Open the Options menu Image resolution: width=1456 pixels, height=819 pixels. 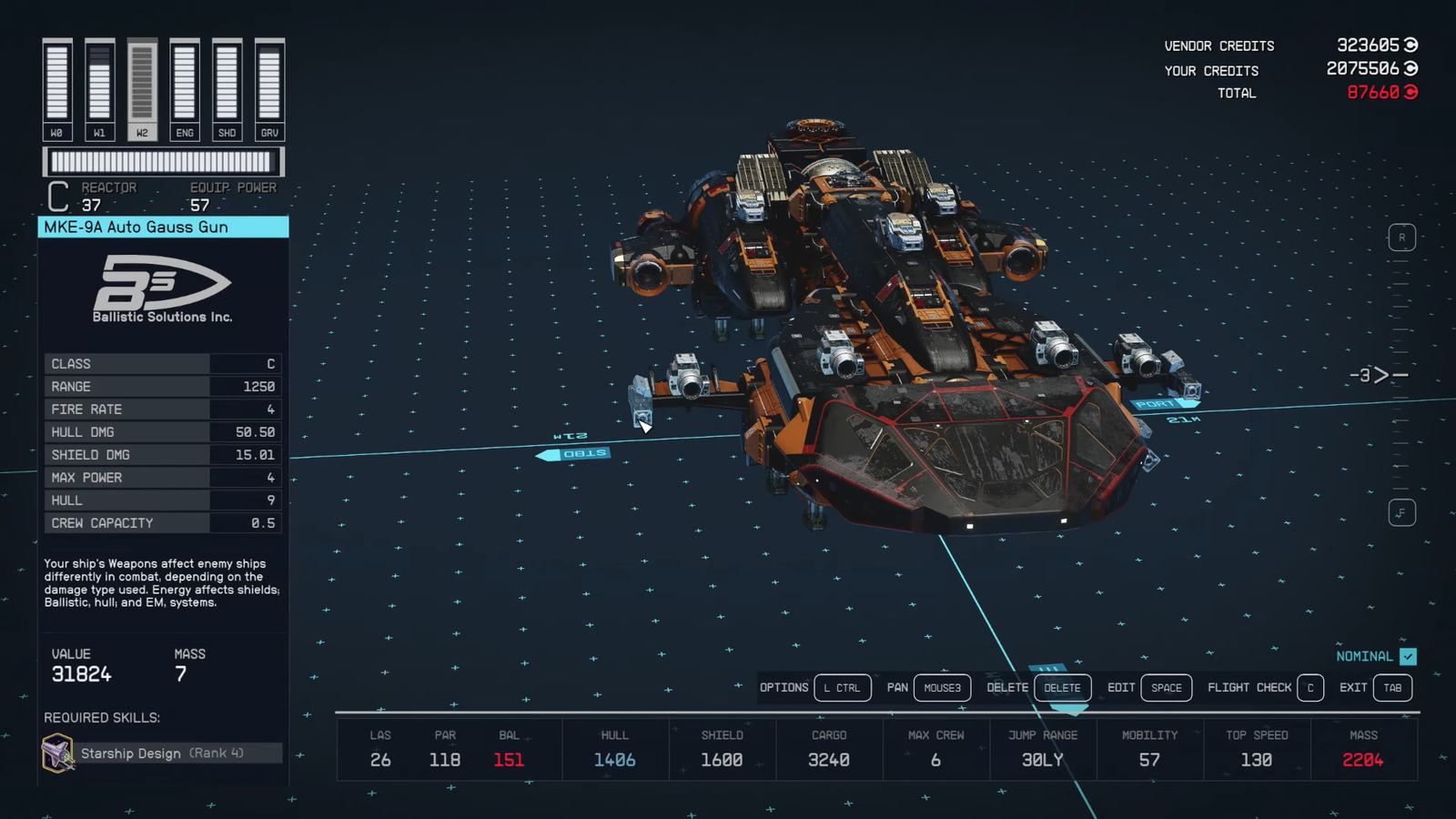coord(842,688)
